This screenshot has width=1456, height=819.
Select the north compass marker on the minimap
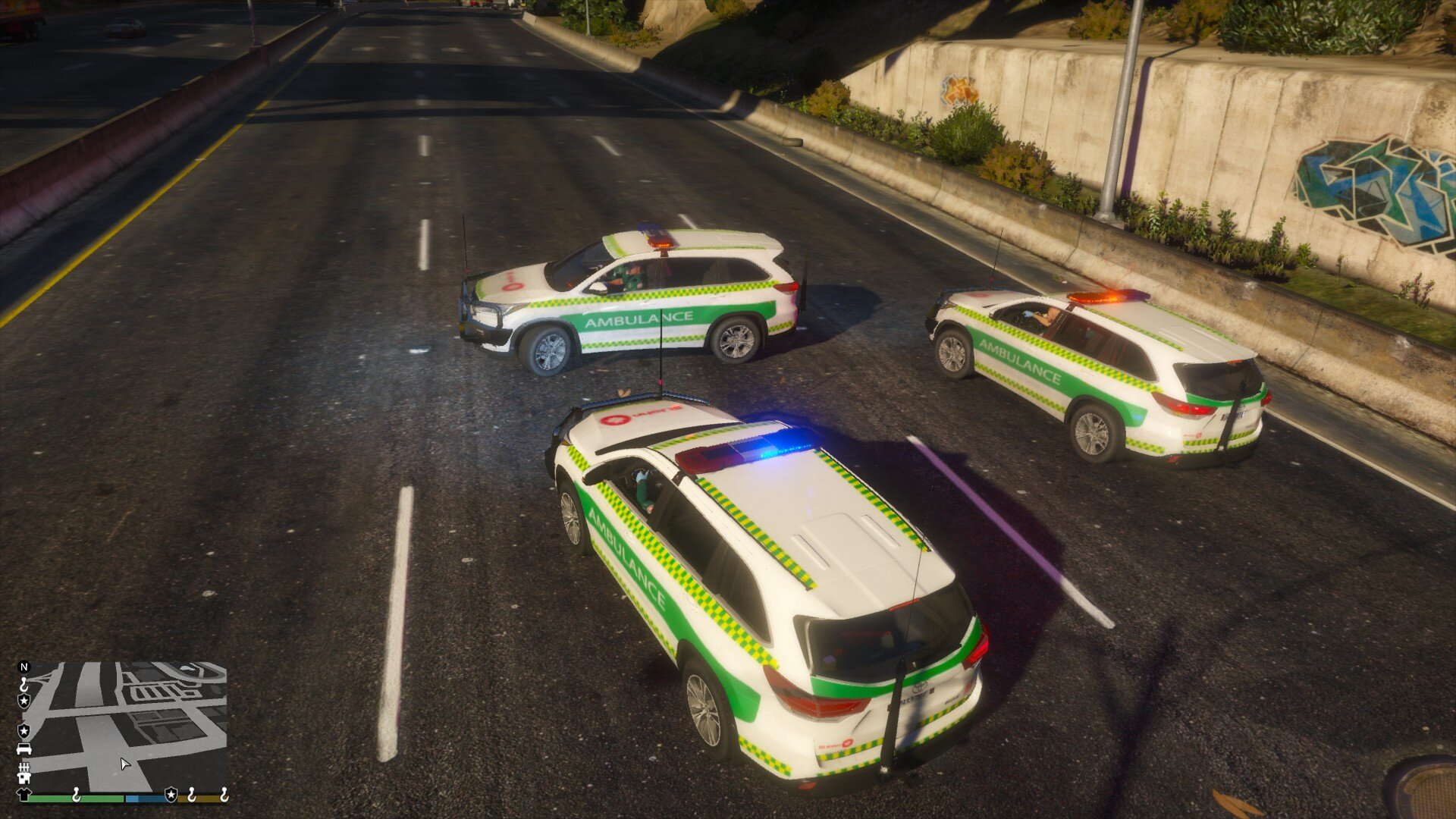coord(24,667)
